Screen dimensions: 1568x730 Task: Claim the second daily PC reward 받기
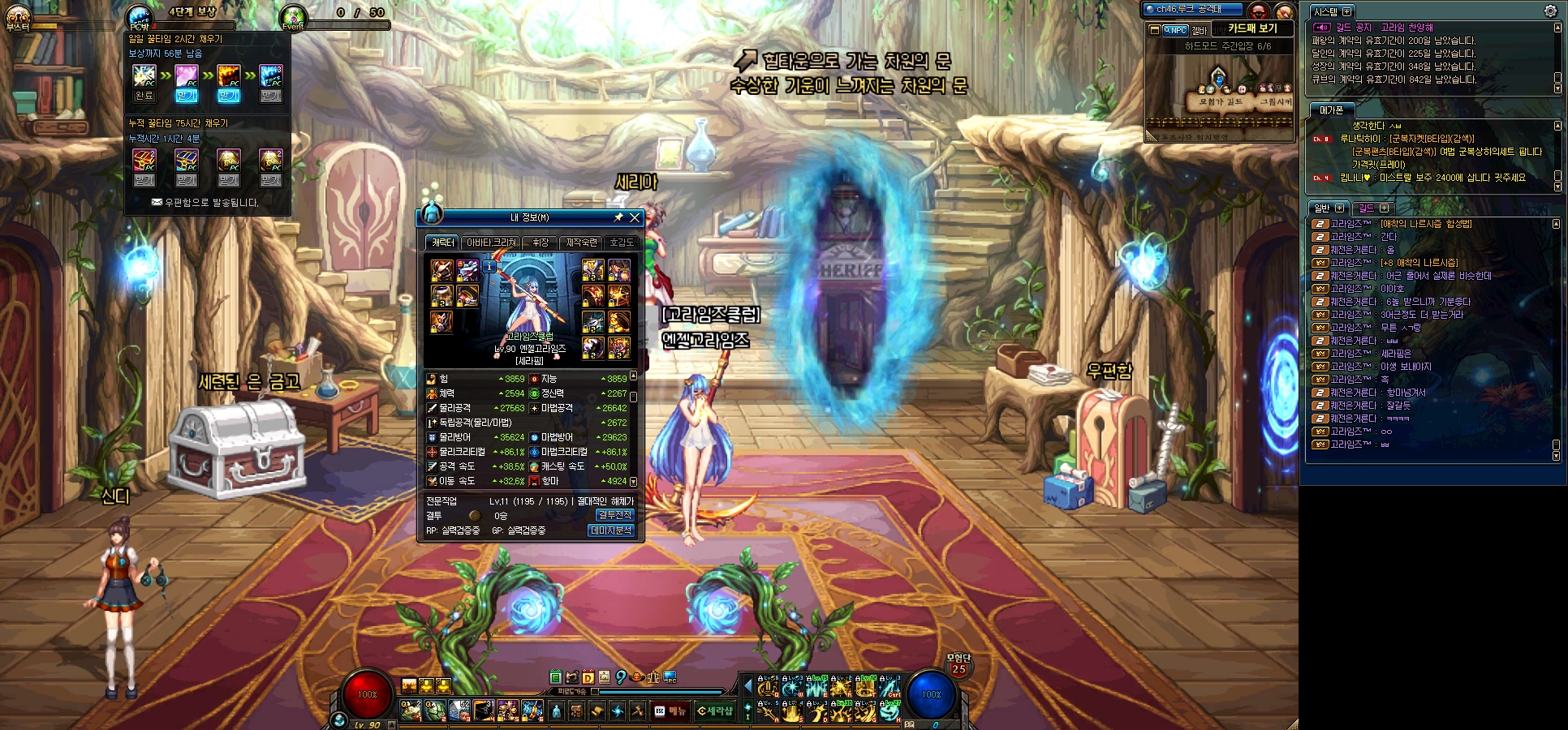[x=187, y=96]
